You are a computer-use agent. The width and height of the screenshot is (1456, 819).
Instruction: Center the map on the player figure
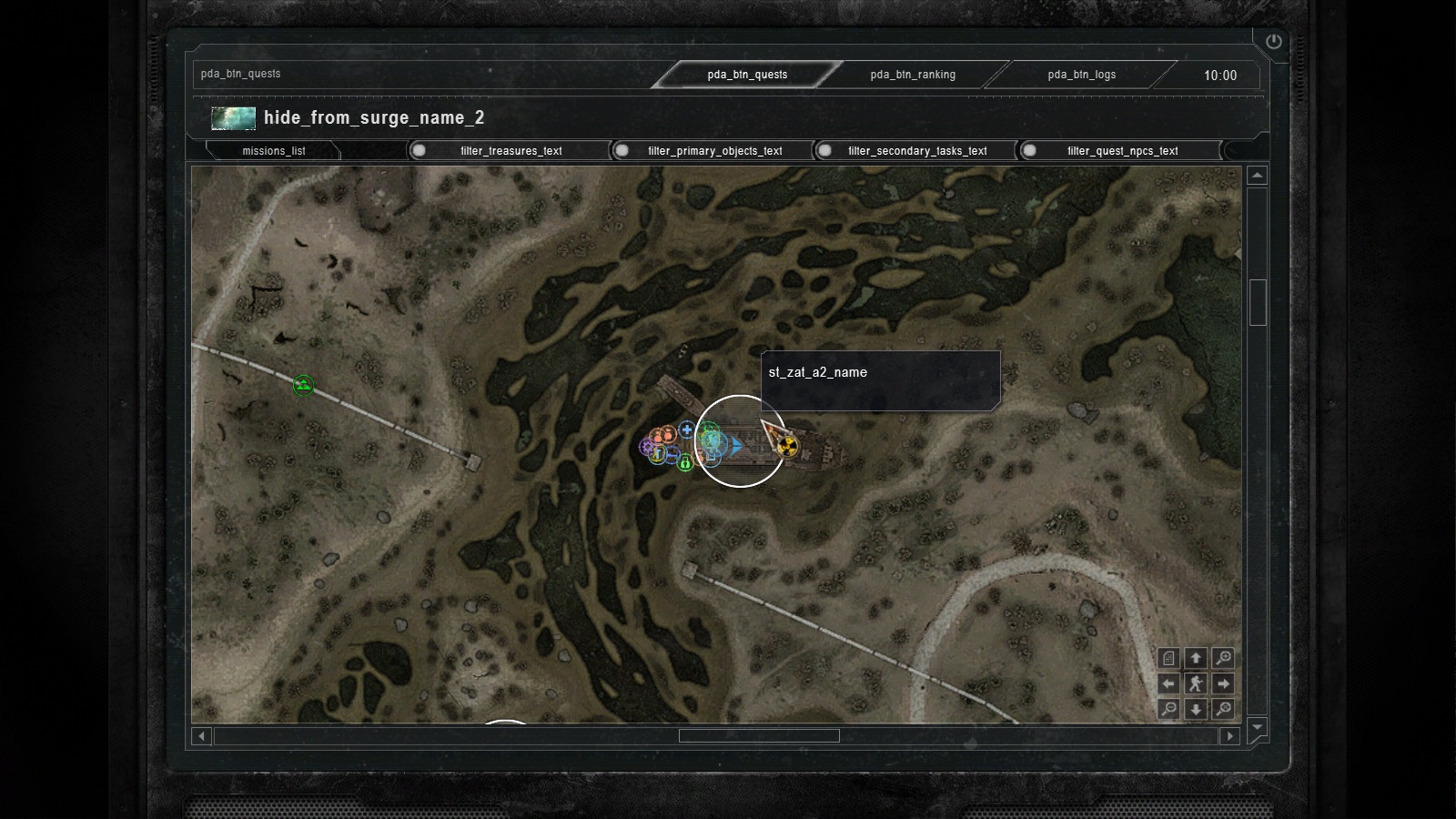1196,683
